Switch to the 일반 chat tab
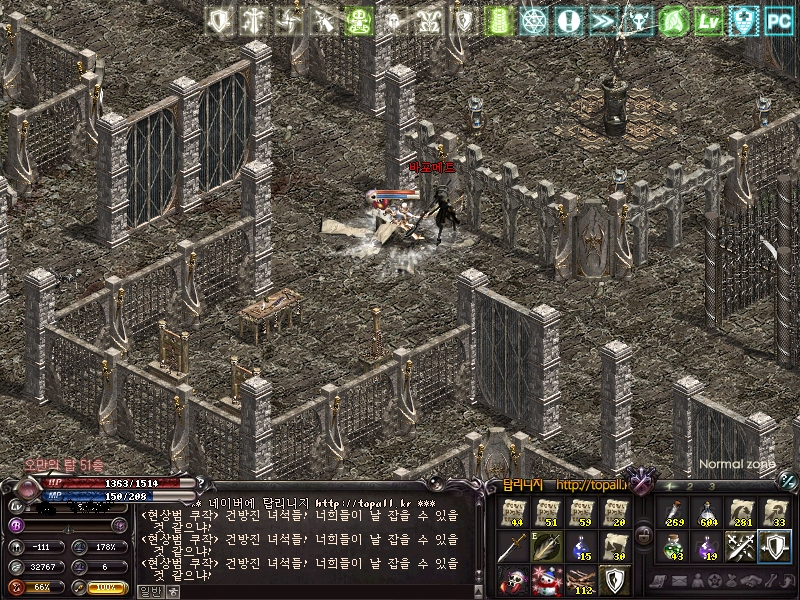 point(148,591)
